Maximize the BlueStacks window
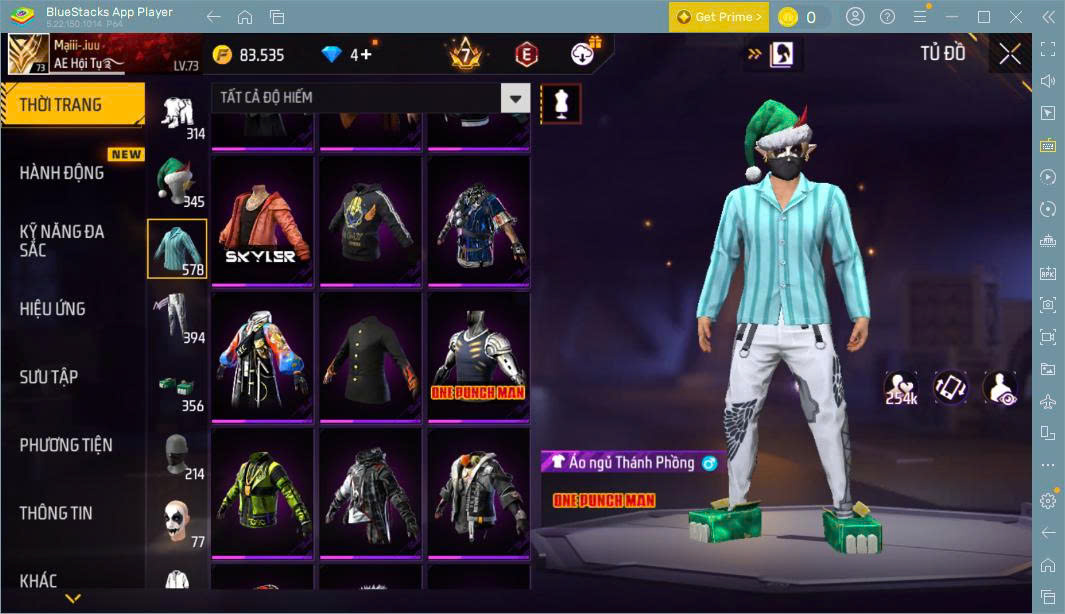 coord(983,17)
